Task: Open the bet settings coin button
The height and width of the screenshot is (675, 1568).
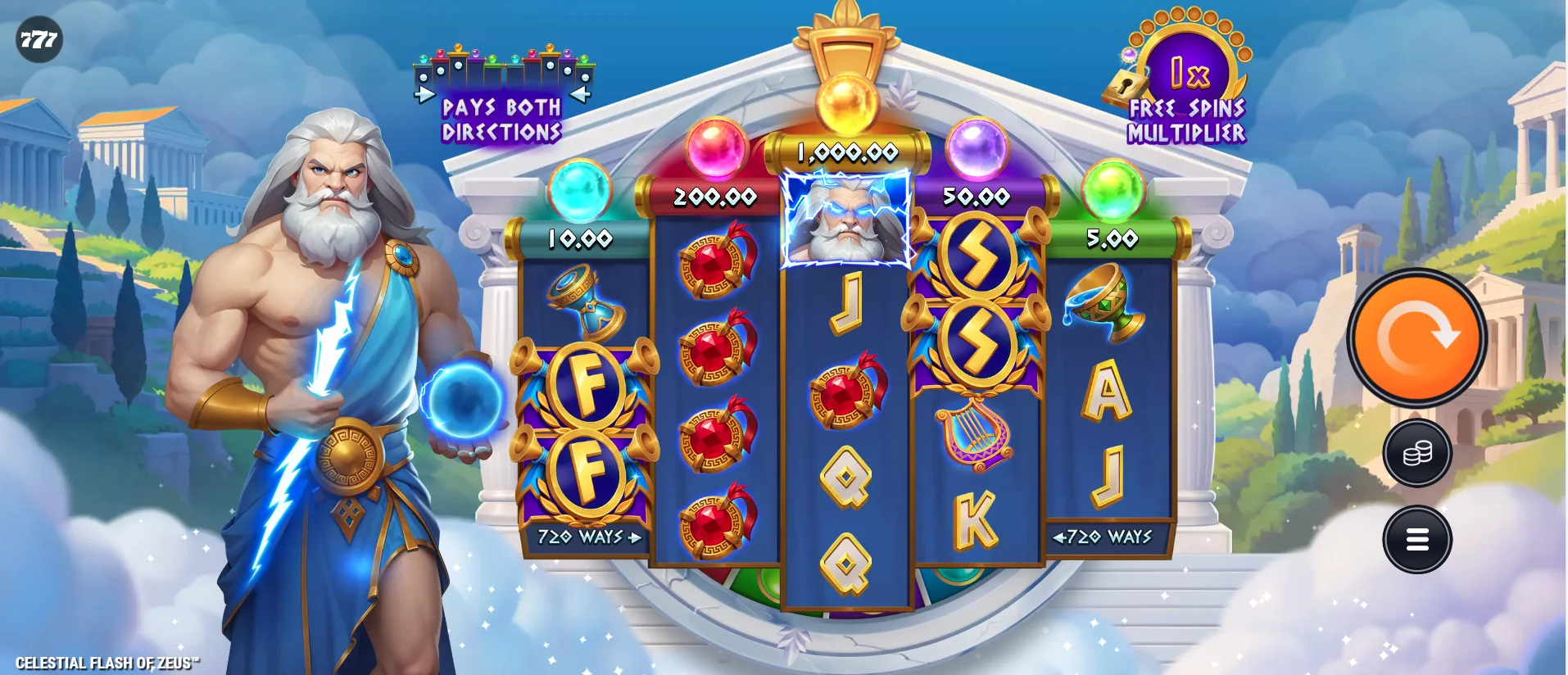Action: pyautogui.click(x=1416, y=453)
